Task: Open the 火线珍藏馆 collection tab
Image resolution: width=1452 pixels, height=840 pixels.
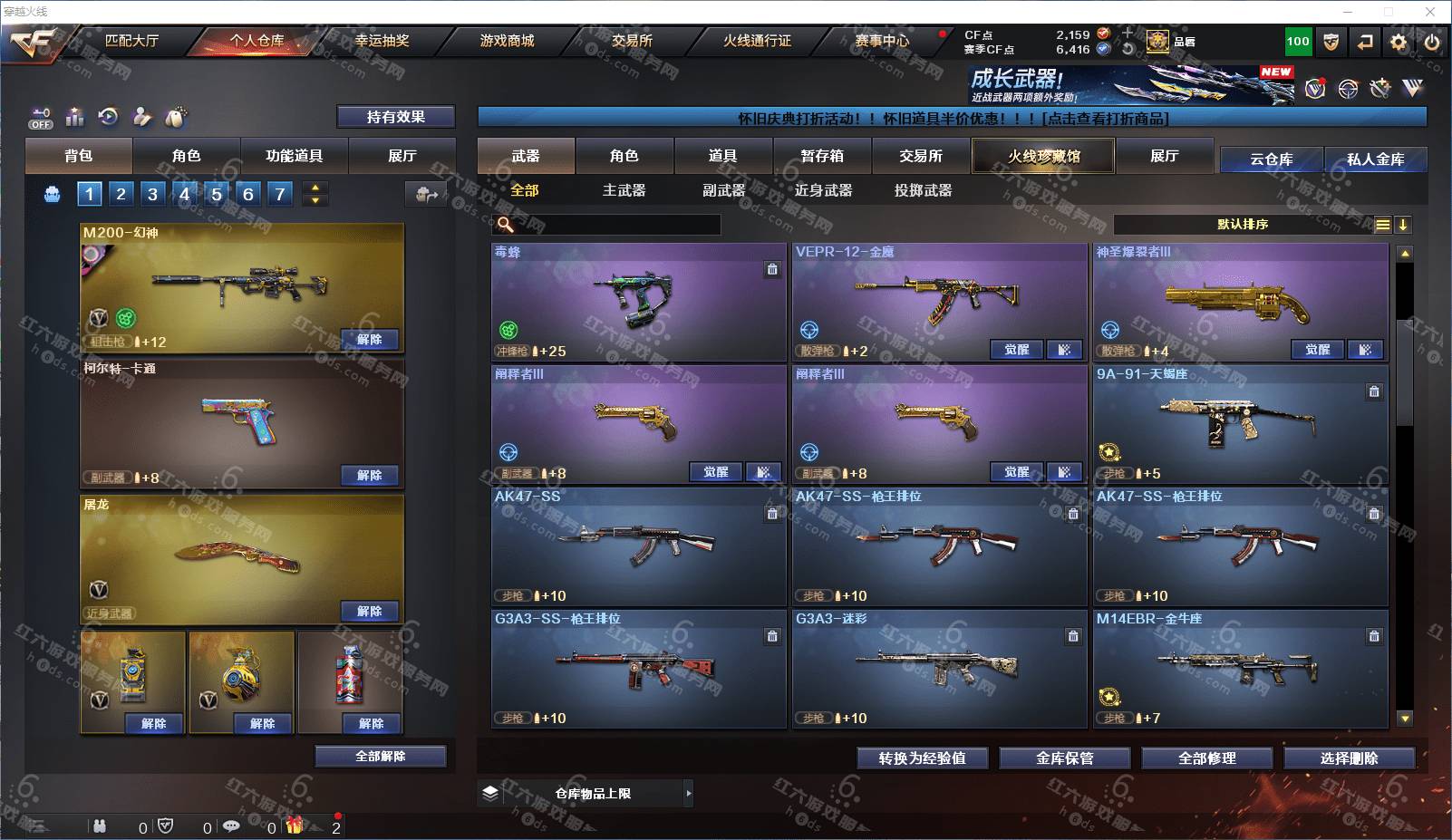Action: [x=1043, y=156]
